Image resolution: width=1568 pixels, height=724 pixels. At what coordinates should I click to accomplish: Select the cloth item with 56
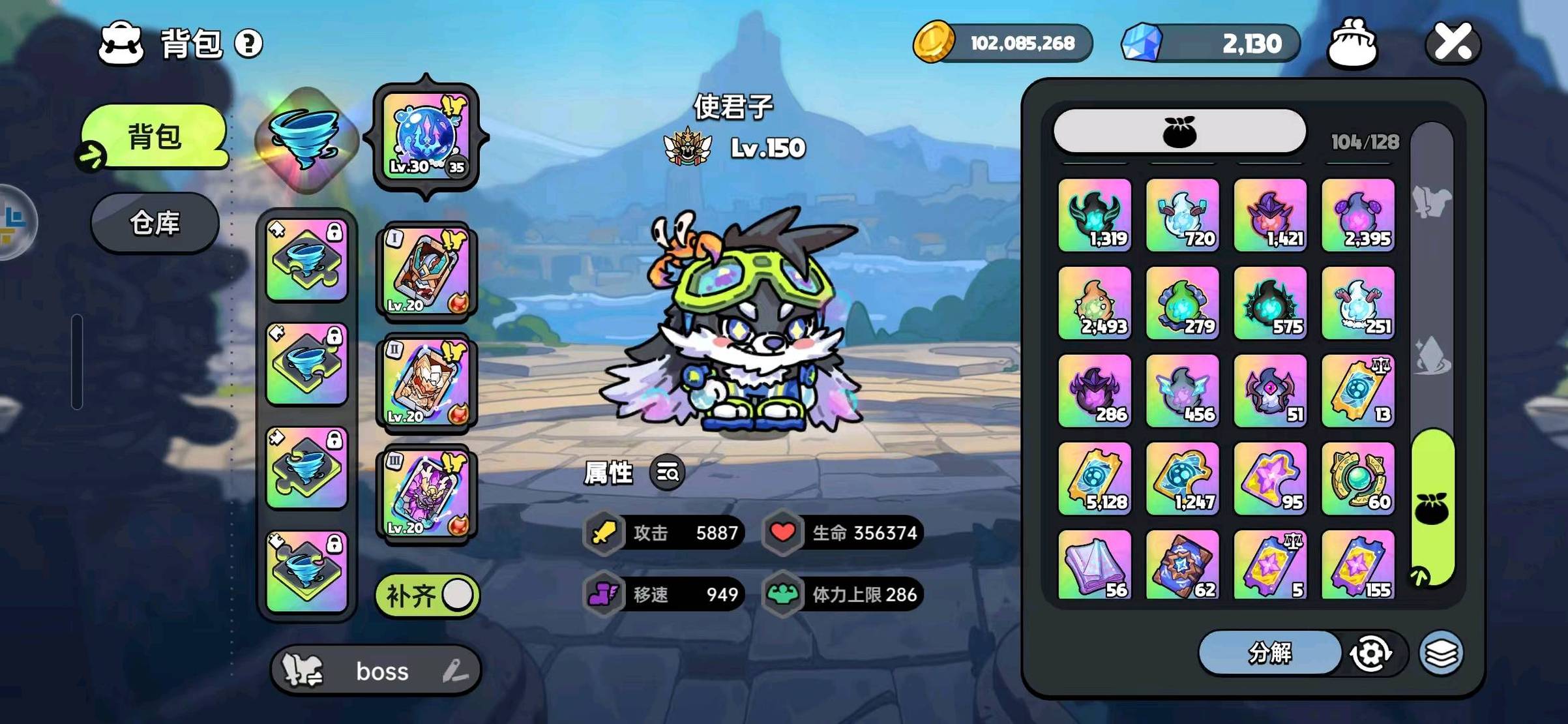[1095, 565]
